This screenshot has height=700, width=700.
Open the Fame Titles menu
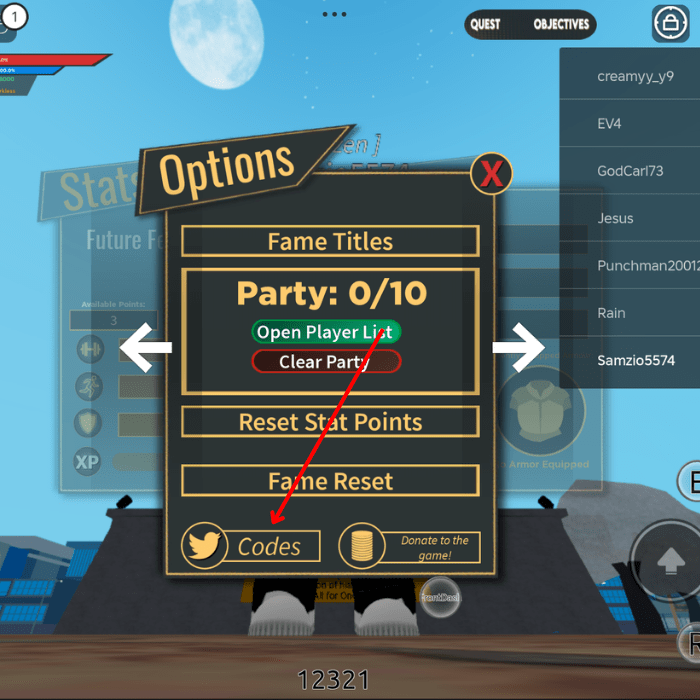coord(330,241)
